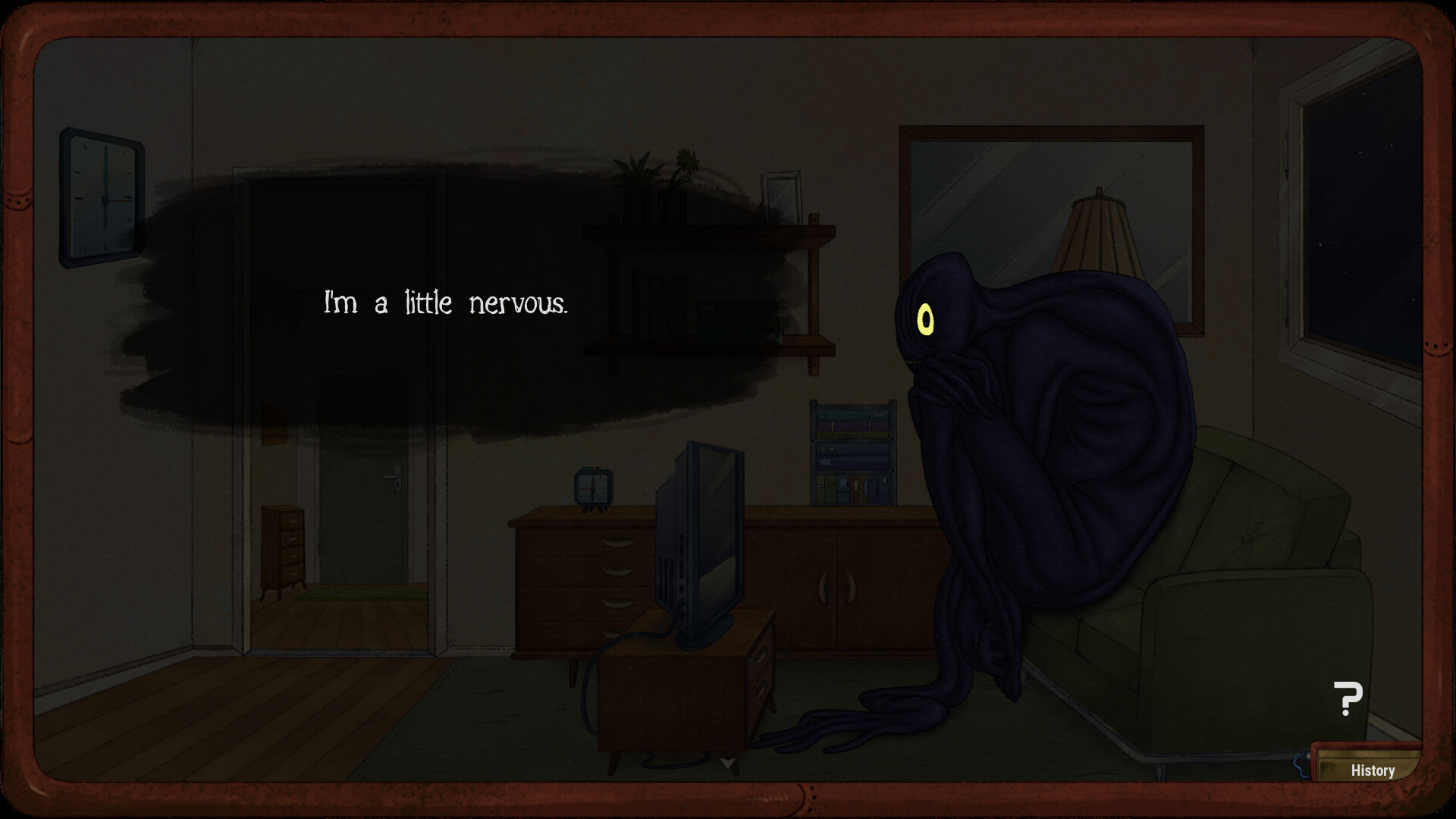Click the wall clock on the left
Image resolution: width=1456 pixels, height=819 pixels.
click(x=101, y=197)
